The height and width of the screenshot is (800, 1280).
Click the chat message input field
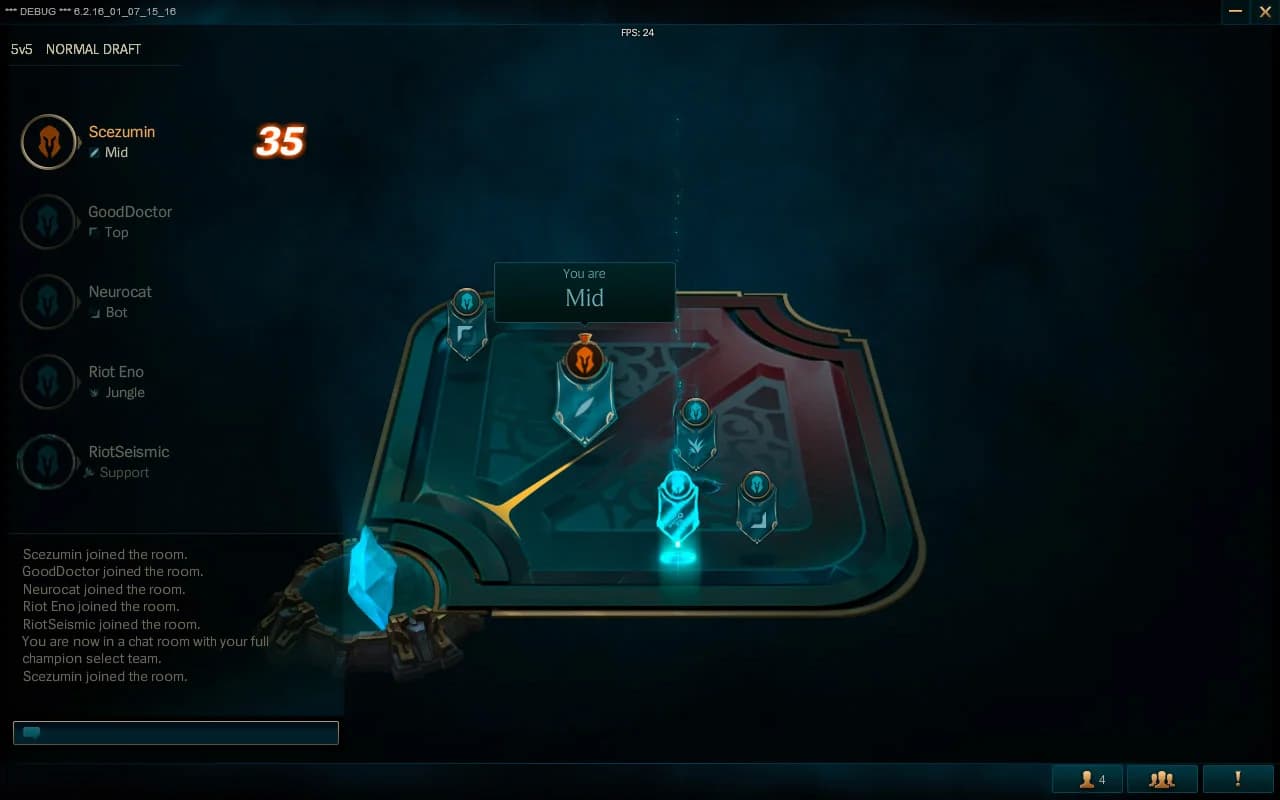(175, 732)
